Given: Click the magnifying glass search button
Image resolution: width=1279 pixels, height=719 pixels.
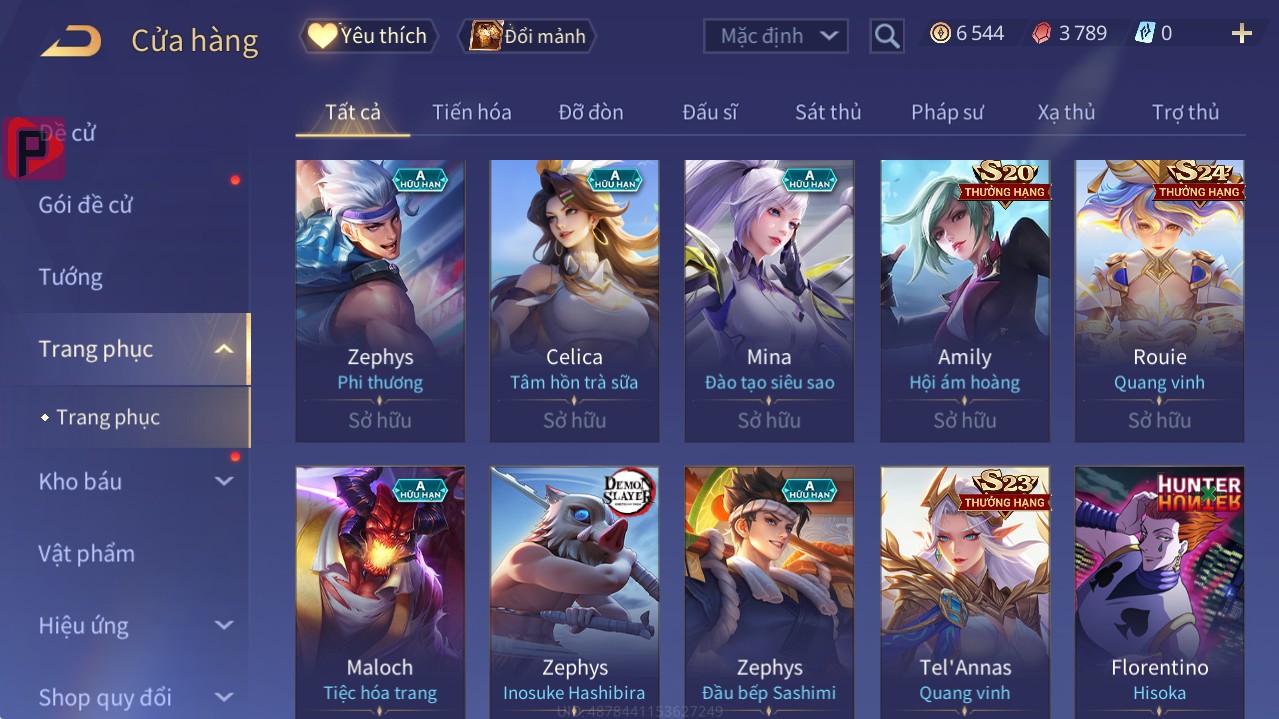Looking at the screenshot, I should 886,36.
